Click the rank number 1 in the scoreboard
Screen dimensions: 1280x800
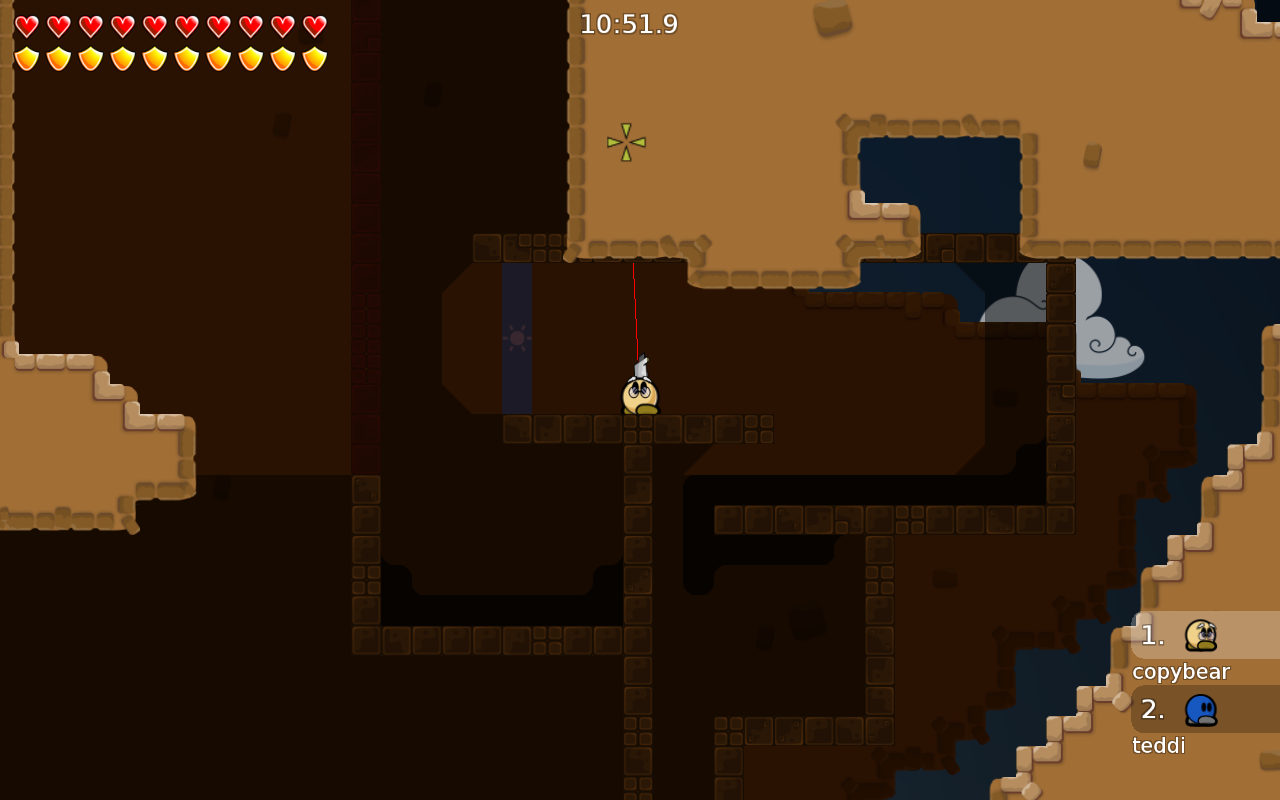pos(1152,634)
